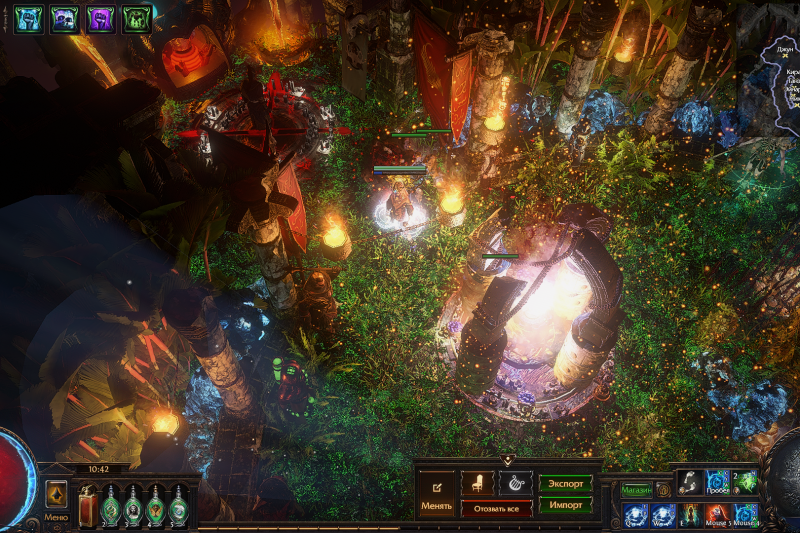
Task: Select the harp music icon button
Action: click(515, 483)
